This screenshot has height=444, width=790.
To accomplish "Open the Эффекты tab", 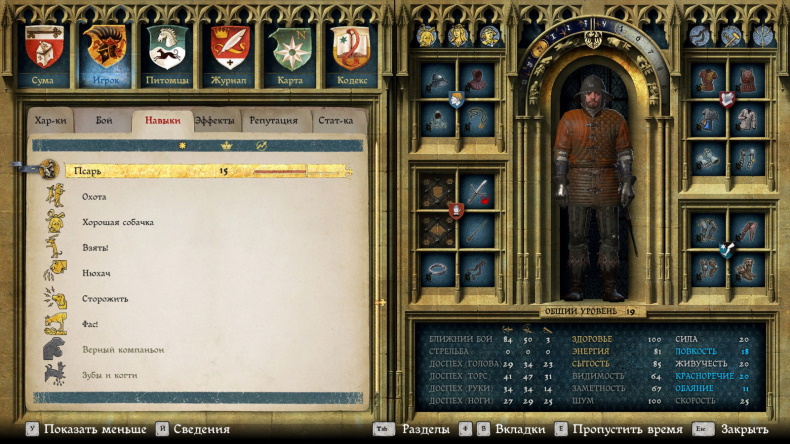I will click(215, 121).
